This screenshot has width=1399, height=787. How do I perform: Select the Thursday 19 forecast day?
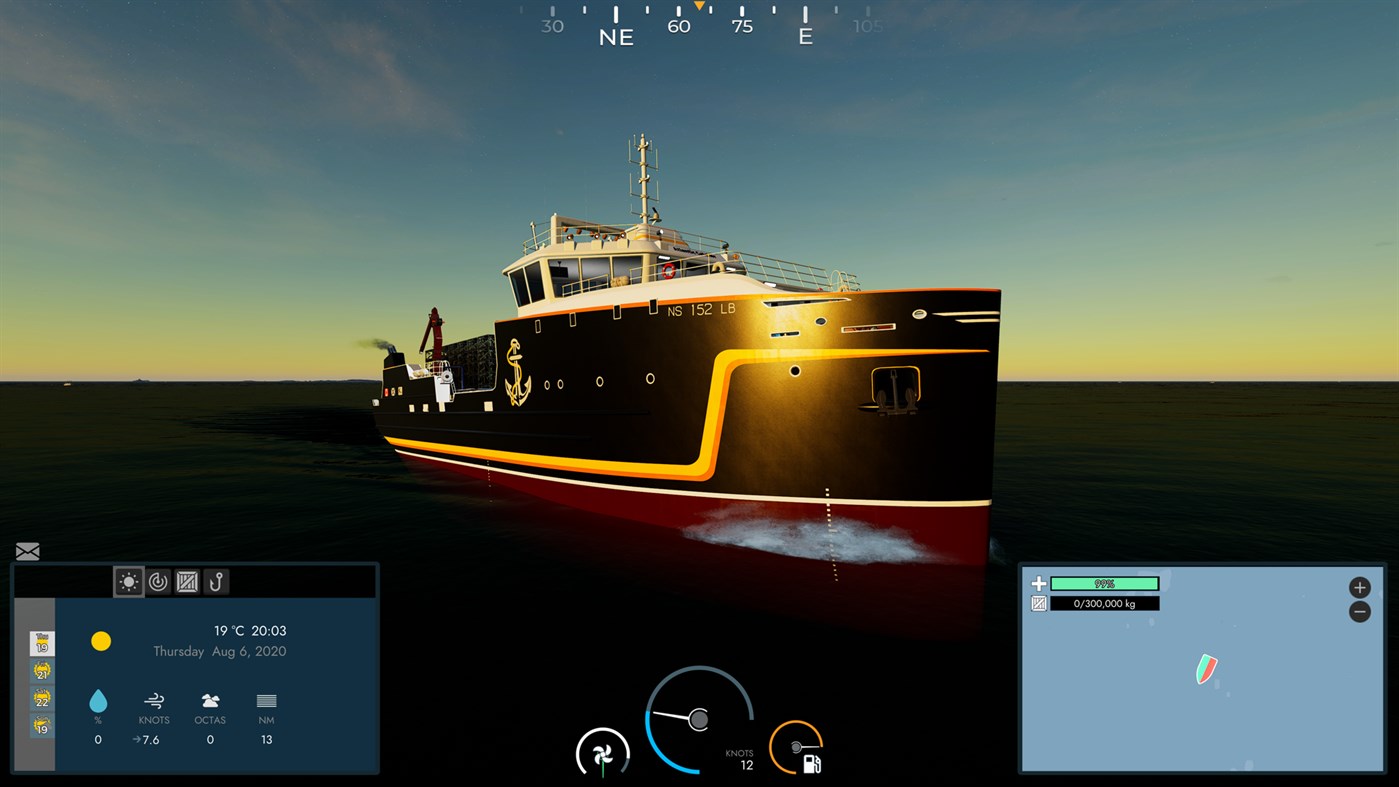point(40,643)
